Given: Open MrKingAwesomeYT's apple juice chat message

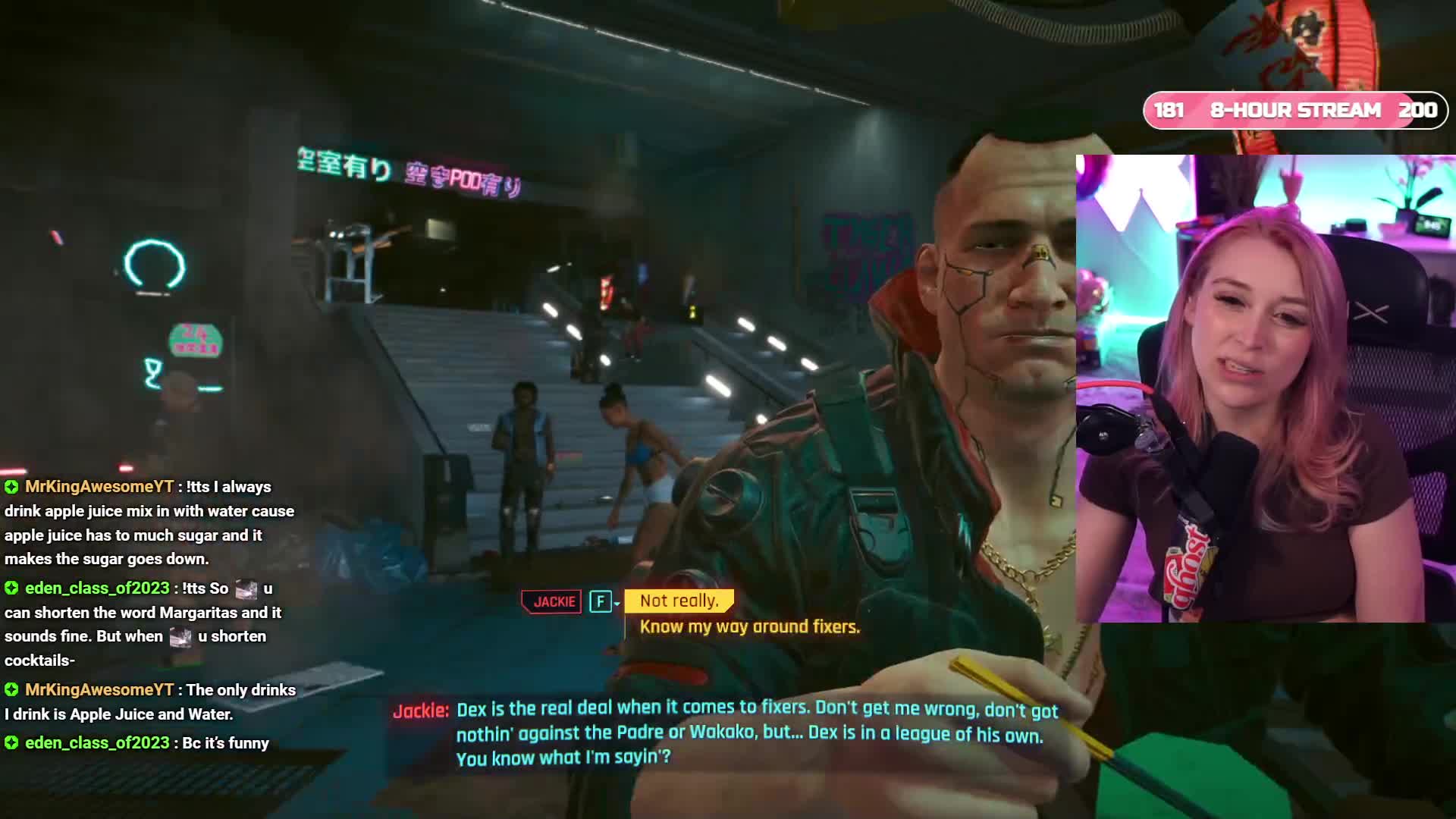Looking at the screenshot, I should 149,522.
